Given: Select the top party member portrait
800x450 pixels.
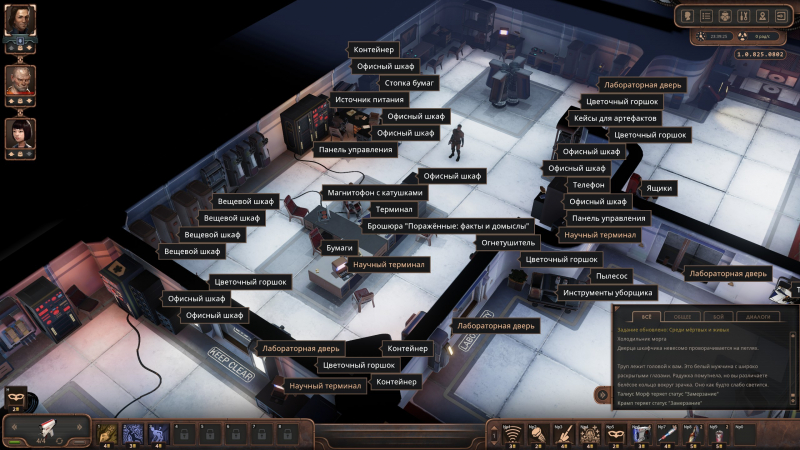Looking at the screenshot, I should click(20, 20).
